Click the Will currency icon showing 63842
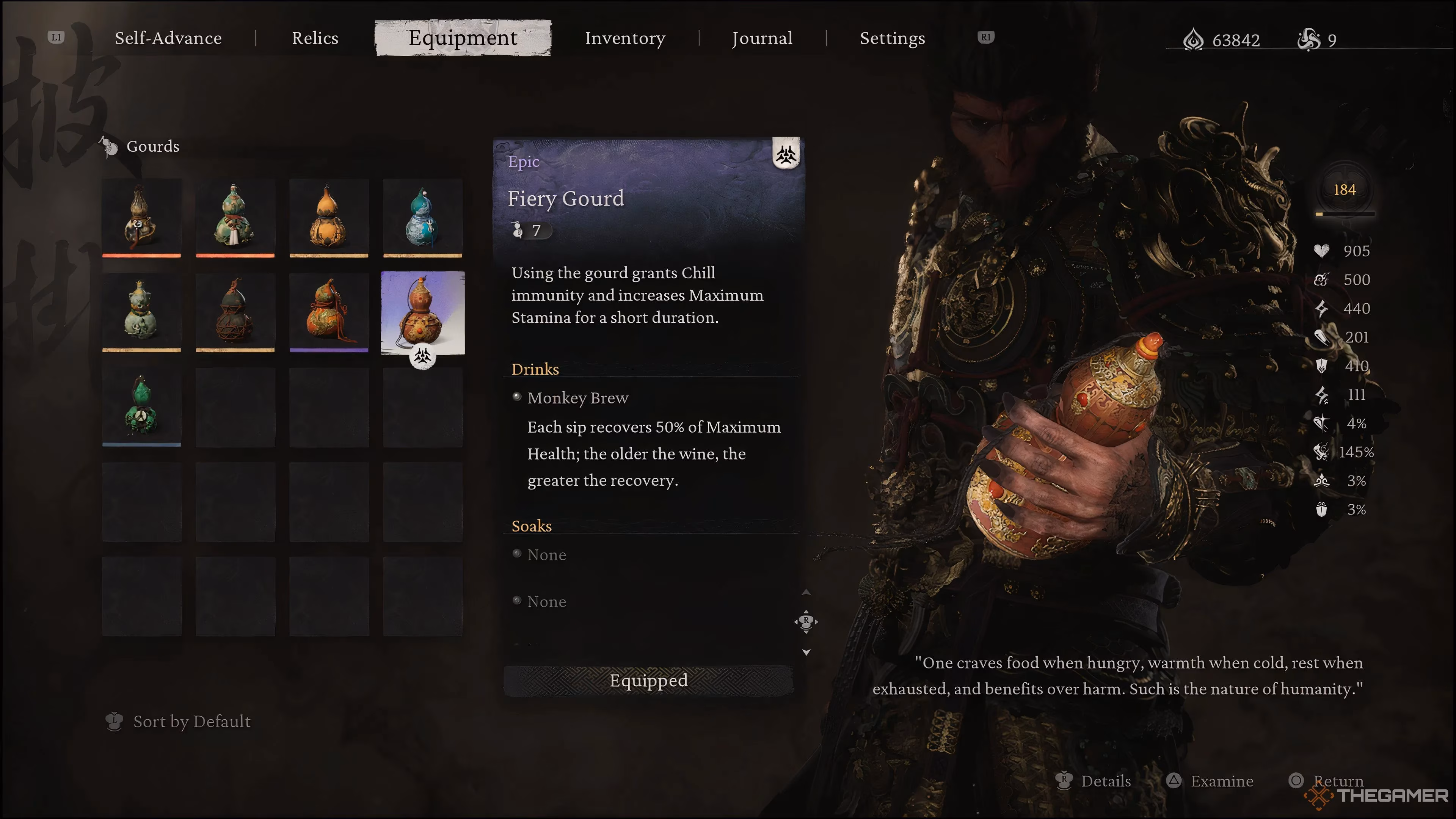The image size is (1456, 819). pyautogui.click(x=1194, y=39)
